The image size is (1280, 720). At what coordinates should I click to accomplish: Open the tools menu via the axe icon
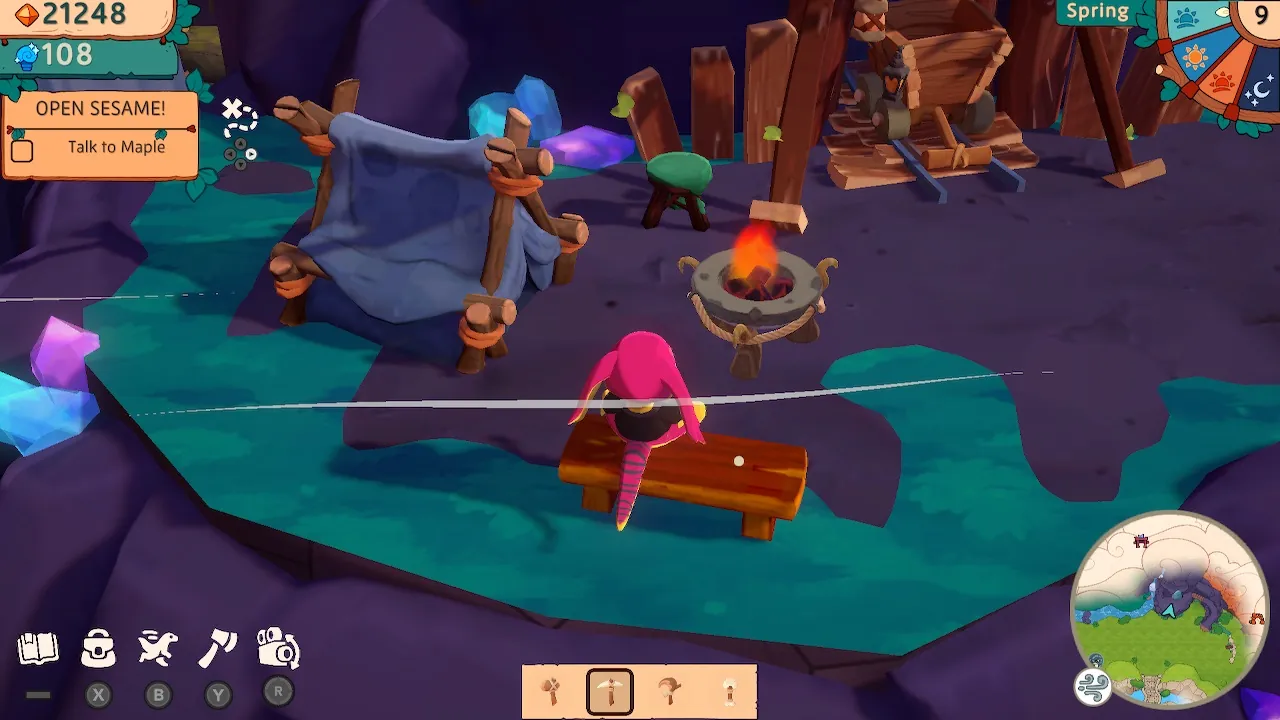[217, 648]
